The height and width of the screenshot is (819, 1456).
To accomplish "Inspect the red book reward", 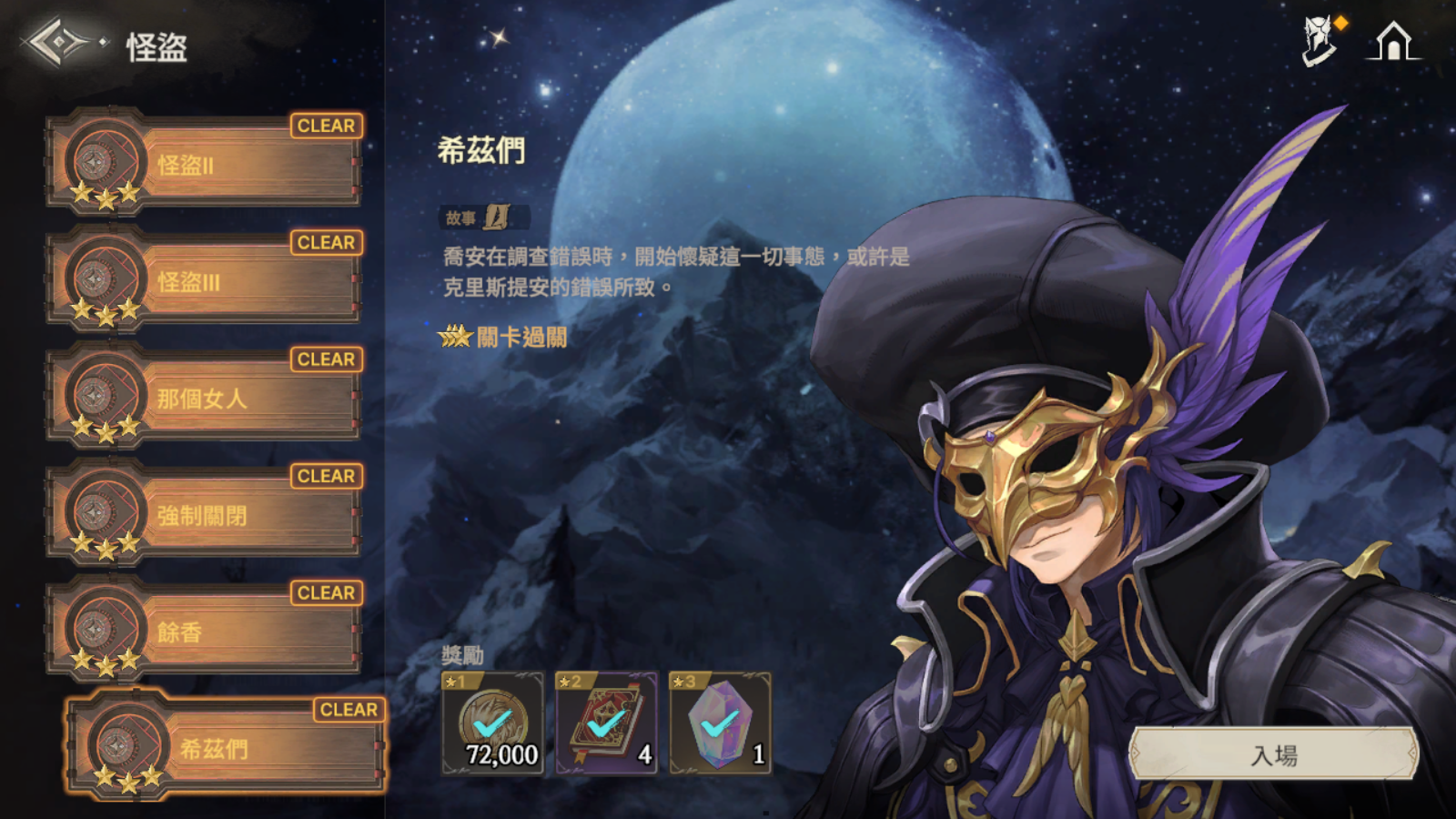I will (606, 724).
